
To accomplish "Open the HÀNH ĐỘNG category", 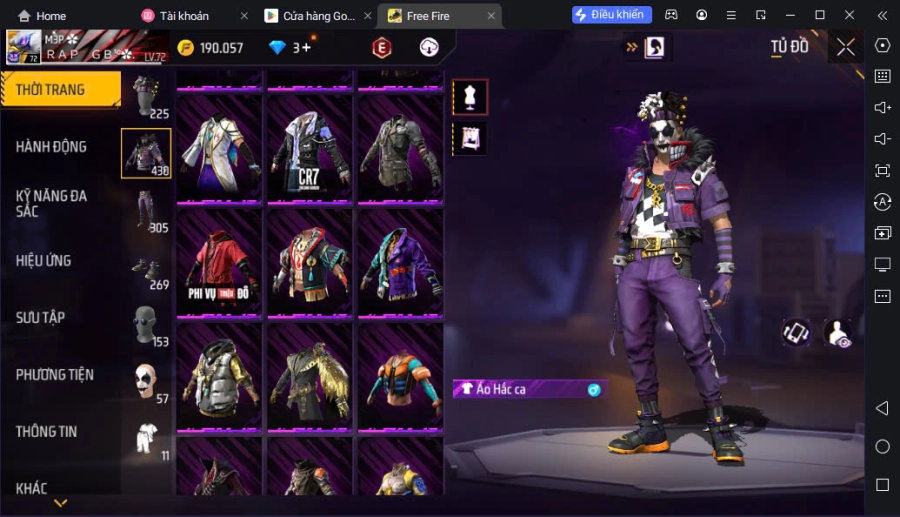I will 52,147.
